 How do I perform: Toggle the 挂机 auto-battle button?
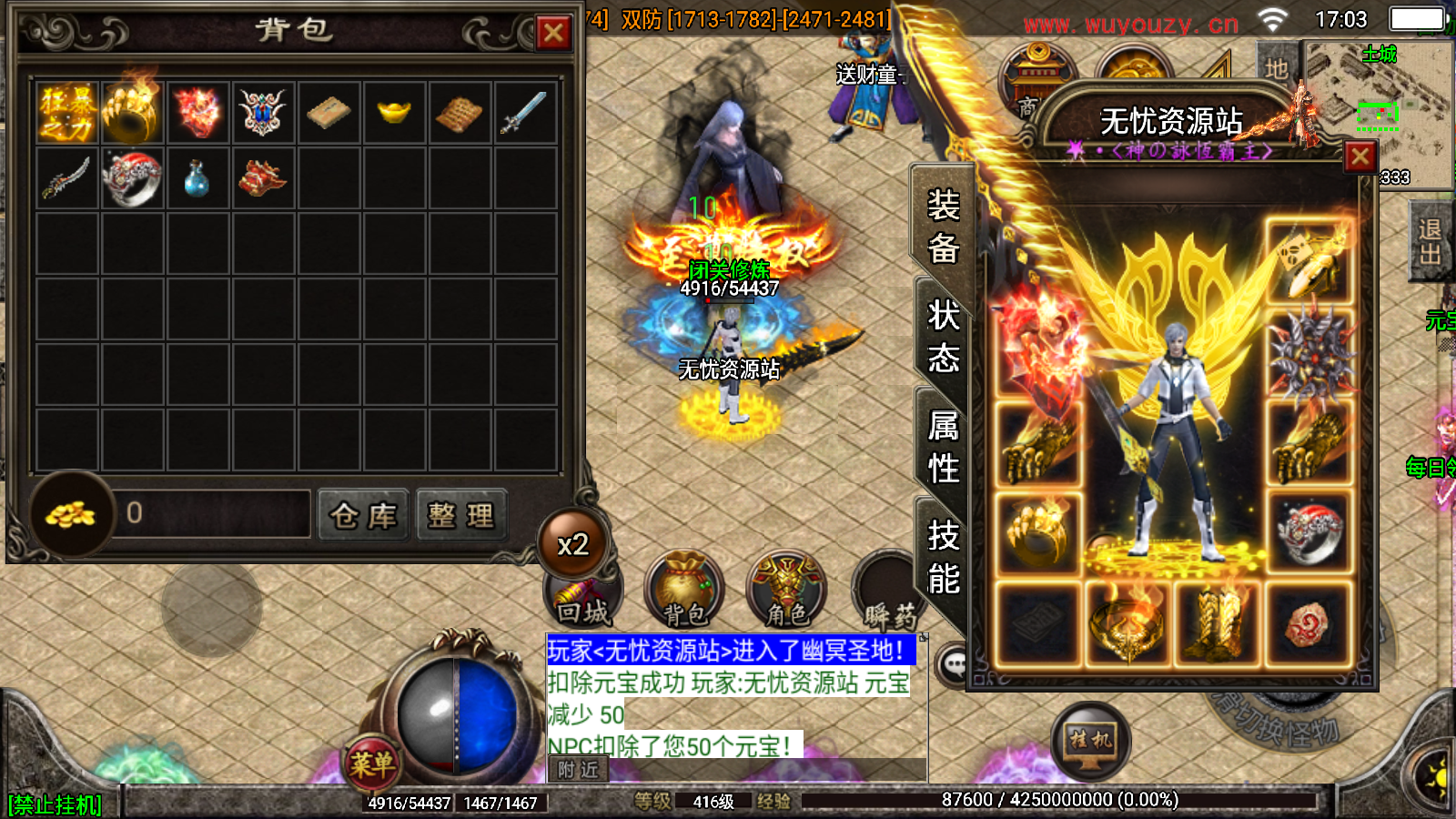(1090, 742)
